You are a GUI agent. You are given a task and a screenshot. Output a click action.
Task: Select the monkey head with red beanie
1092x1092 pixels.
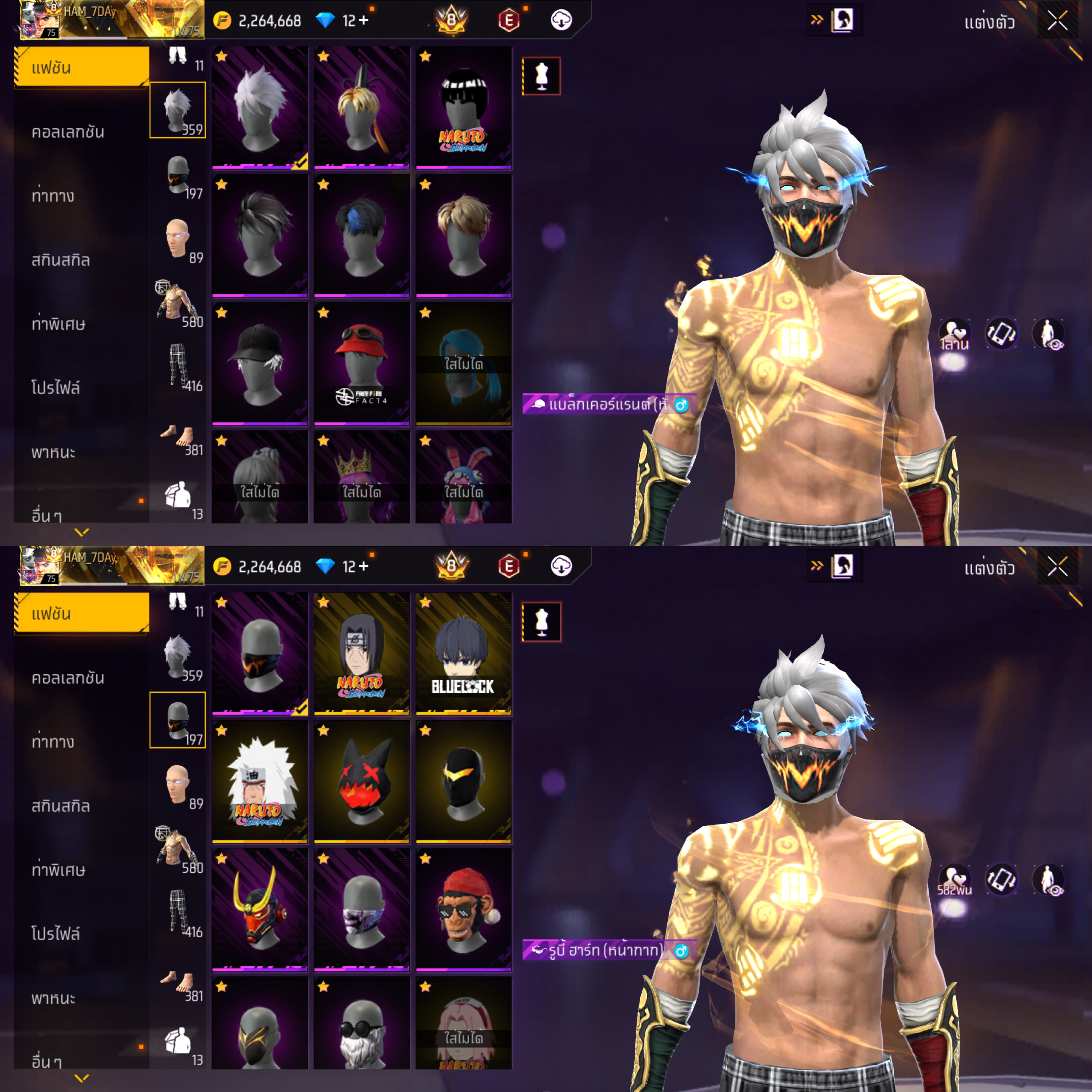pos(463,909)
